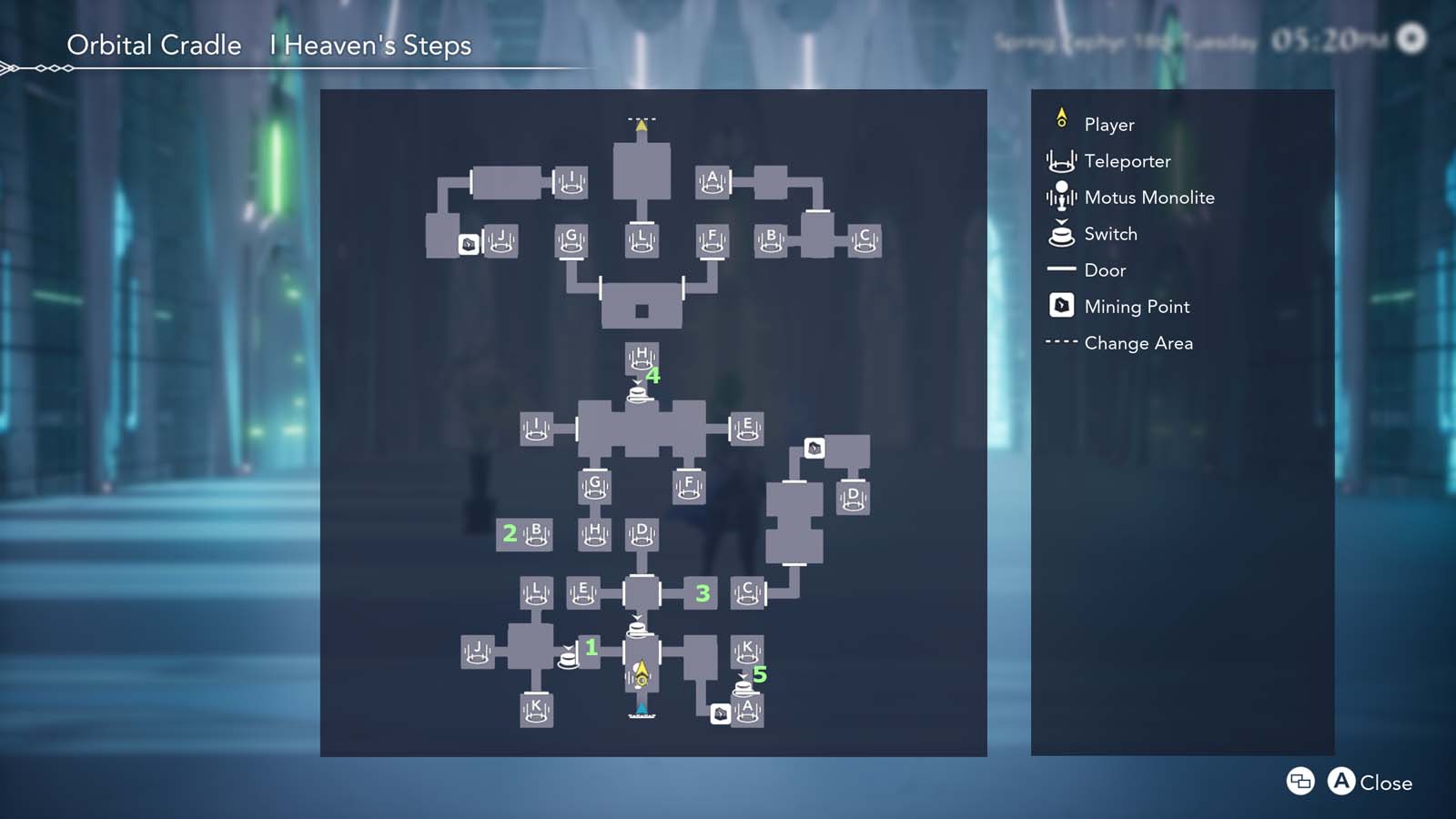
Task: Select the Heaven's Steps area label
Action: tap(368, 45)
